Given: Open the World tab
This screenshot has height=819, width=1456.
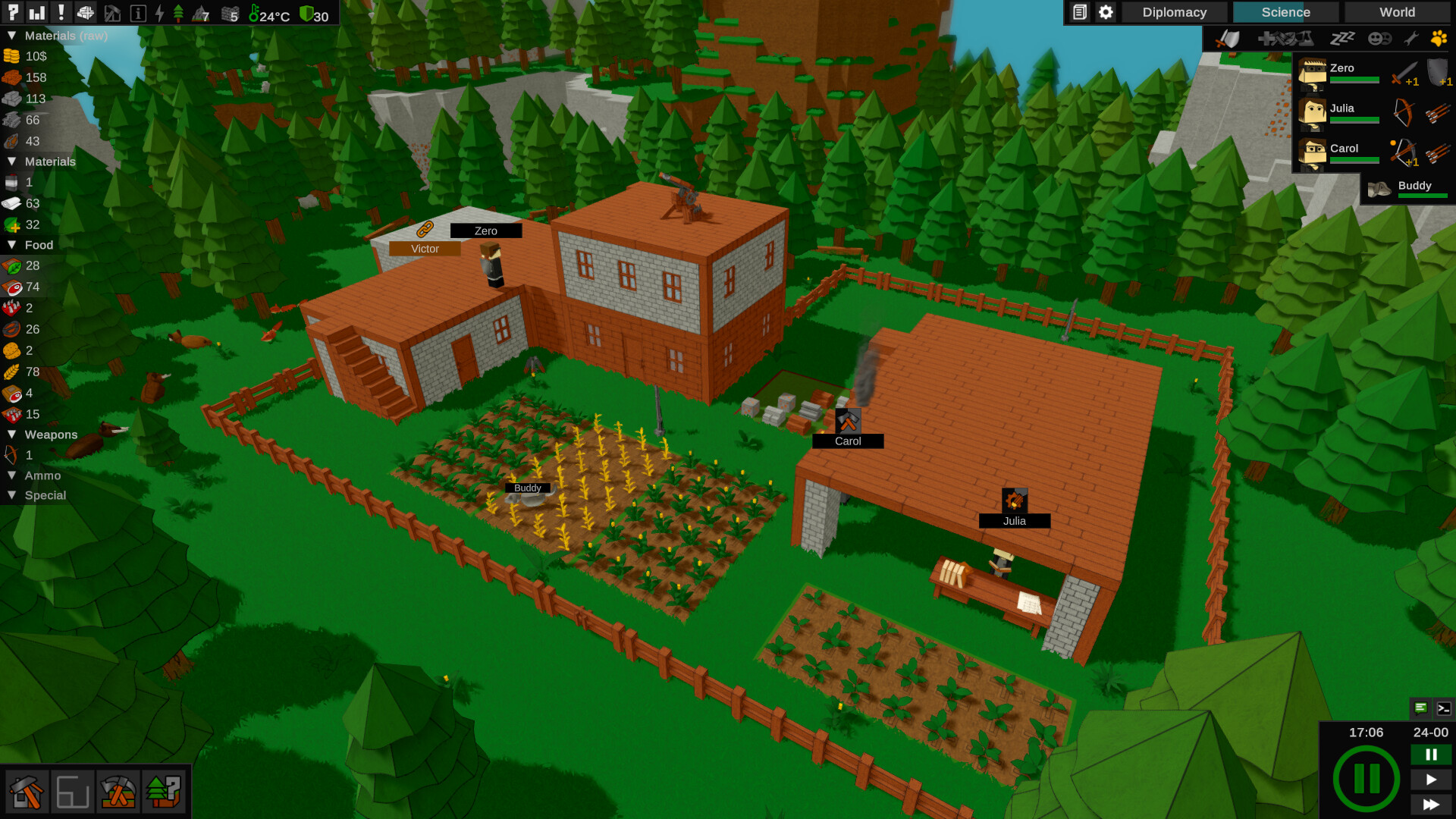Looking at the screenshot, I should [x=1395, y=12].
